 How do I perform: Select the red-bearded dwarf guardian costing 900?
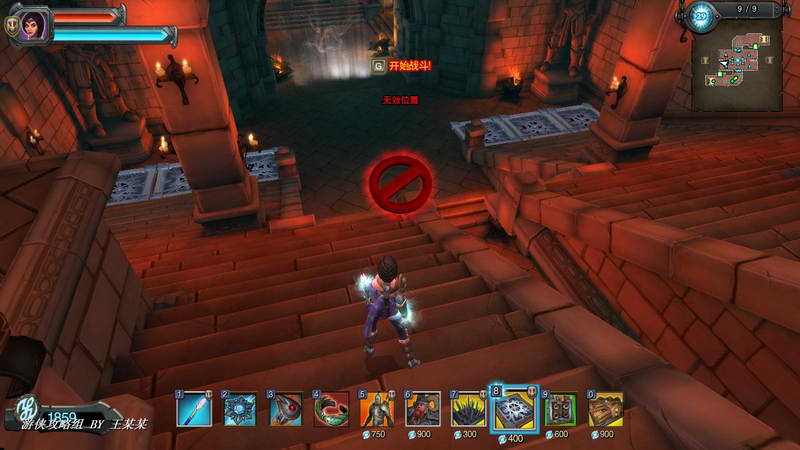coord(423,409)
